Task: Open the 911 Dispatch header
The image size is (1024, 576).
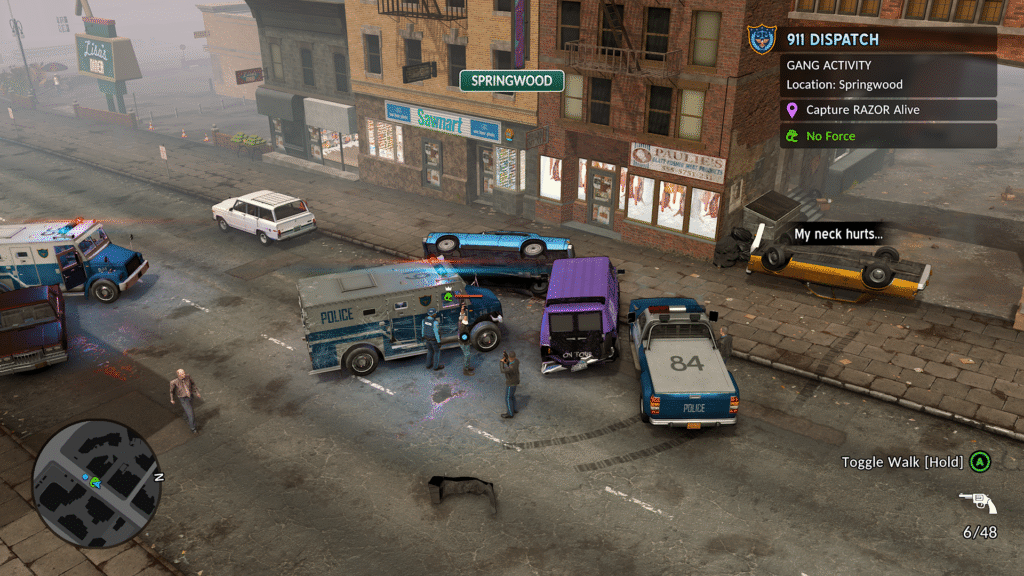Action: point(888,40)
